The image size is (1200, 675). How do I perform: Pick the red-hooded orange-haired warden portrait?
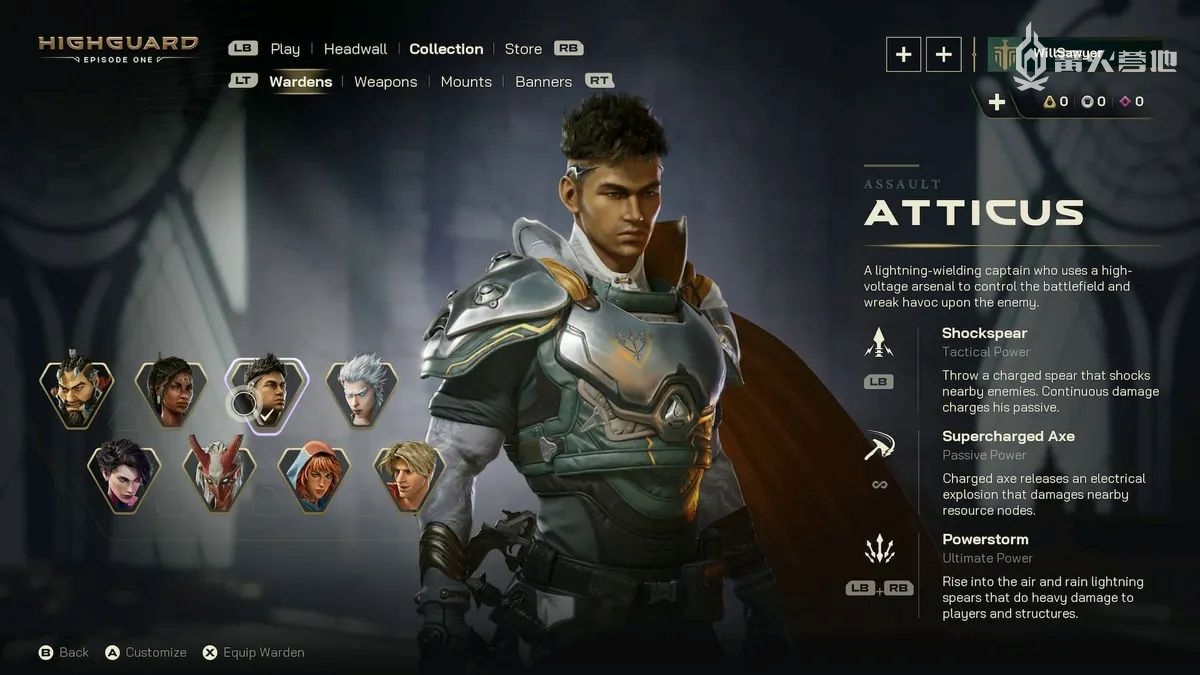click(314, 475)
